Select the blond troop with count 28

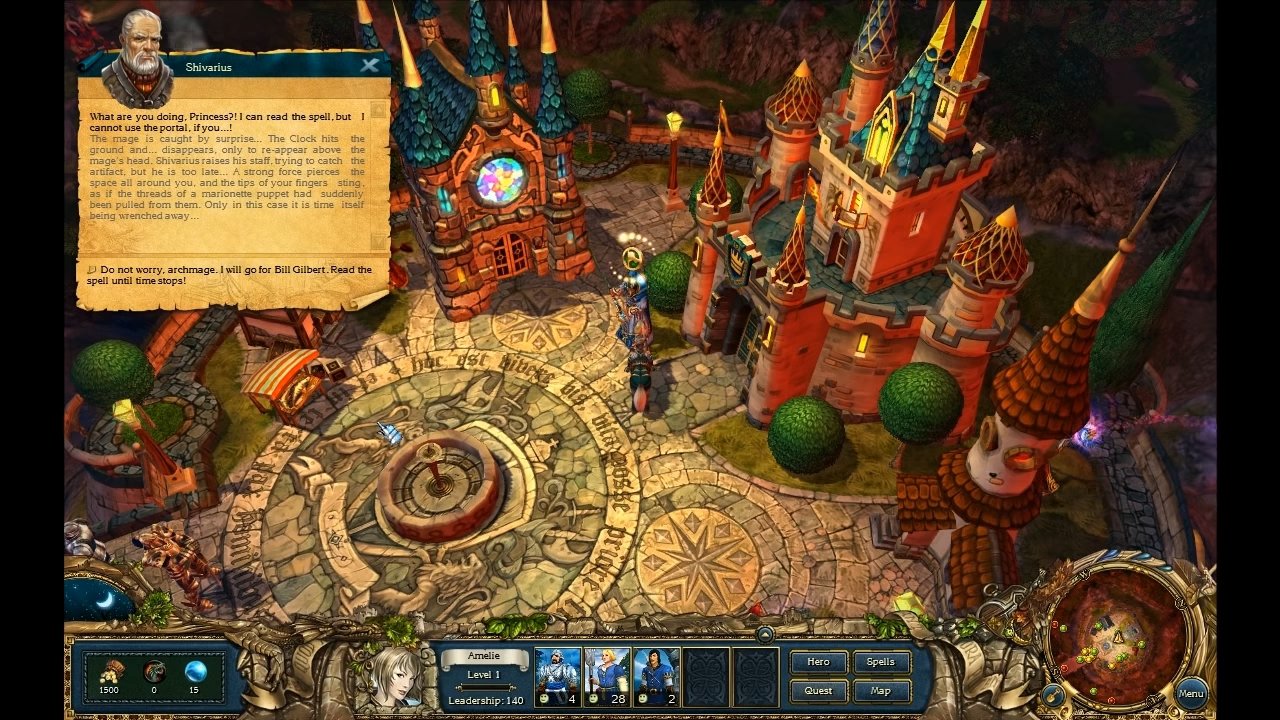(x=607, y=676)
